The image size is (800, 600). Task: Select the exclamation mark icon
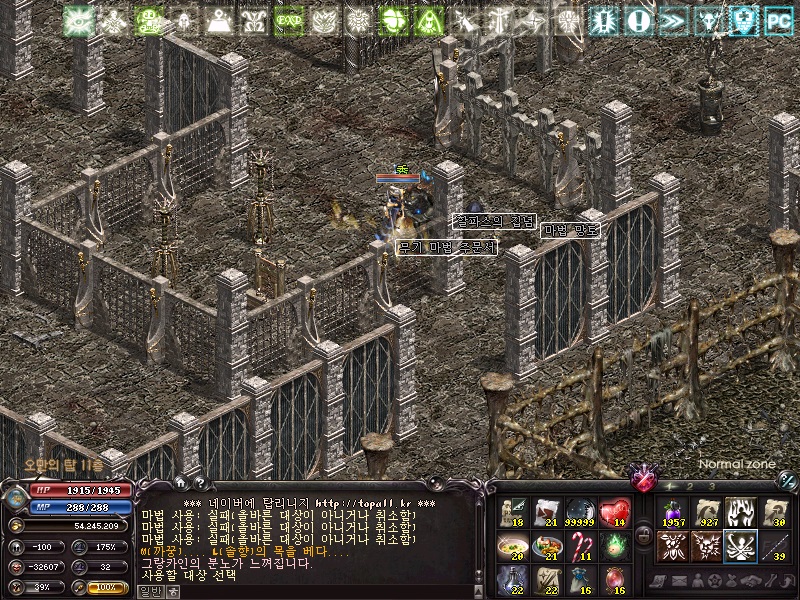pyautogui.click(x=637, y=20)
